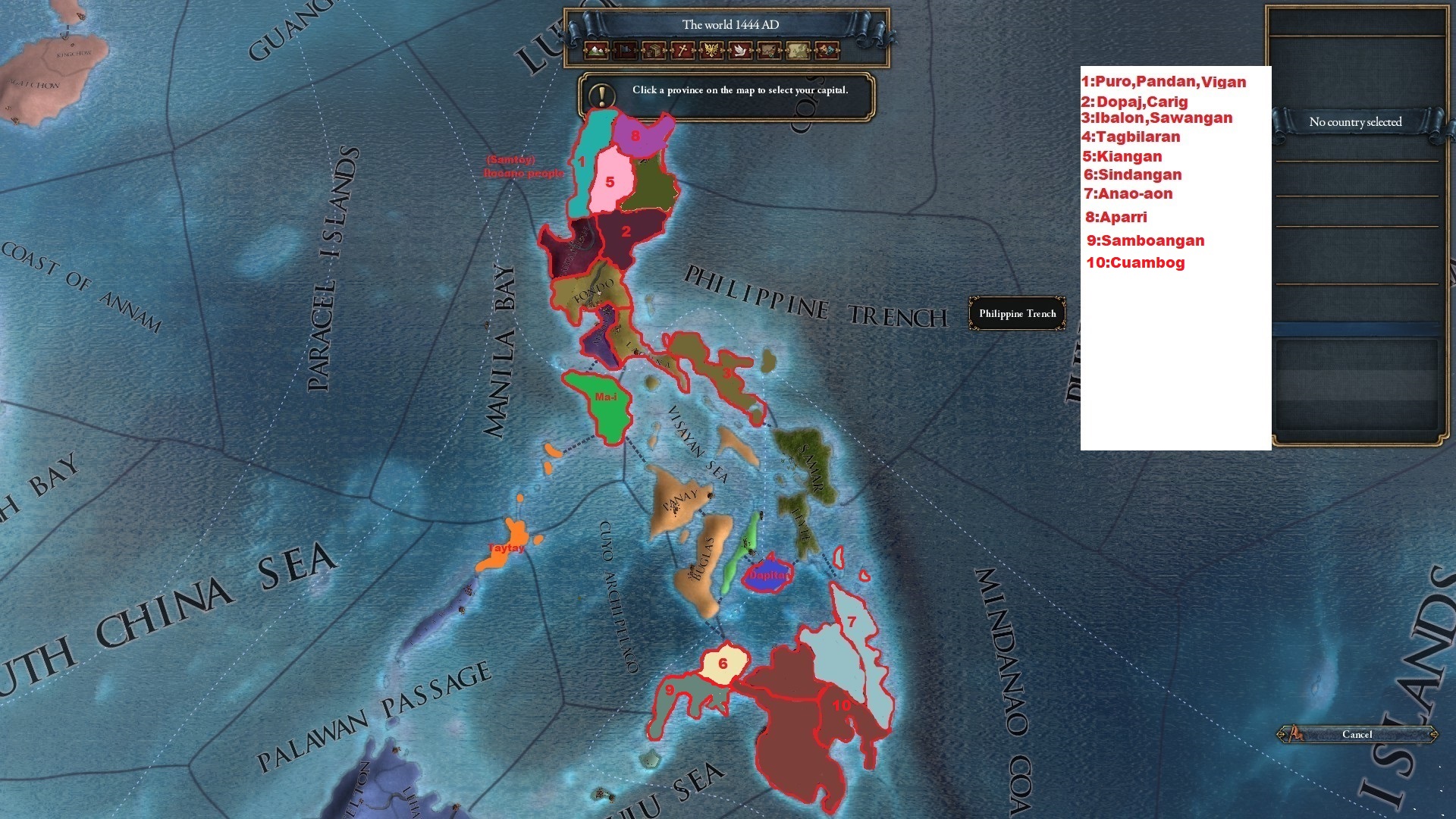Screen dimensions: 1456x819
Task: Click the exclamation mark on the capital notification
Action: [601, 95]
